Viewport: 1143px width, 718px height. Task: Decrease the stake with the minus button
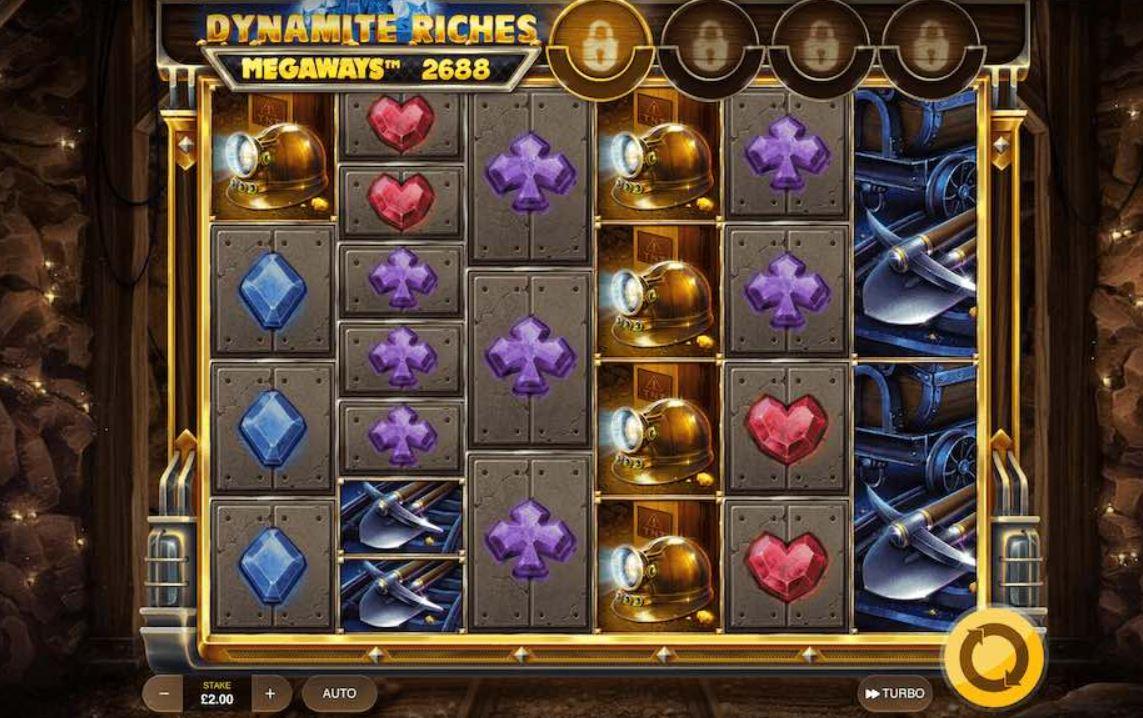point(162,693)
